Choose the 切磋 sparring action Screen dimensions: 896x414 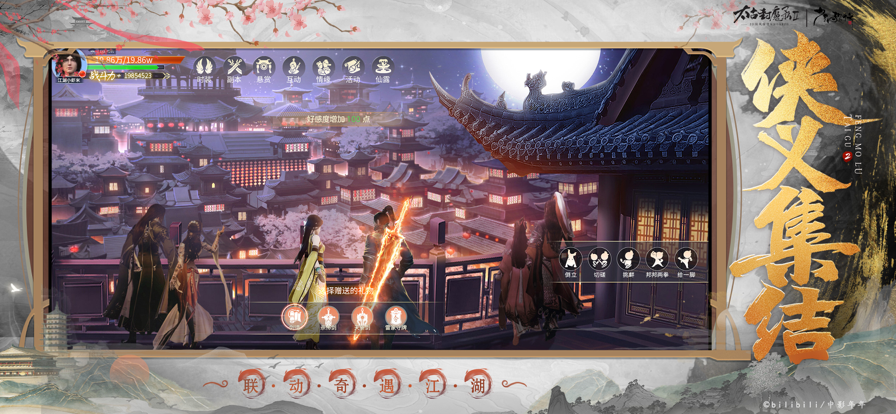599,260
